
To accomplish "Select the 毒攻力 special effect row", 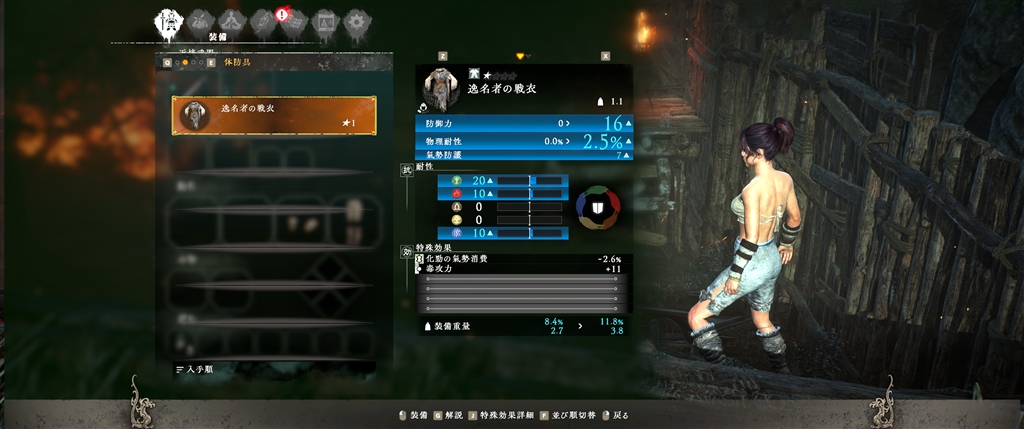I will [522, 269].
